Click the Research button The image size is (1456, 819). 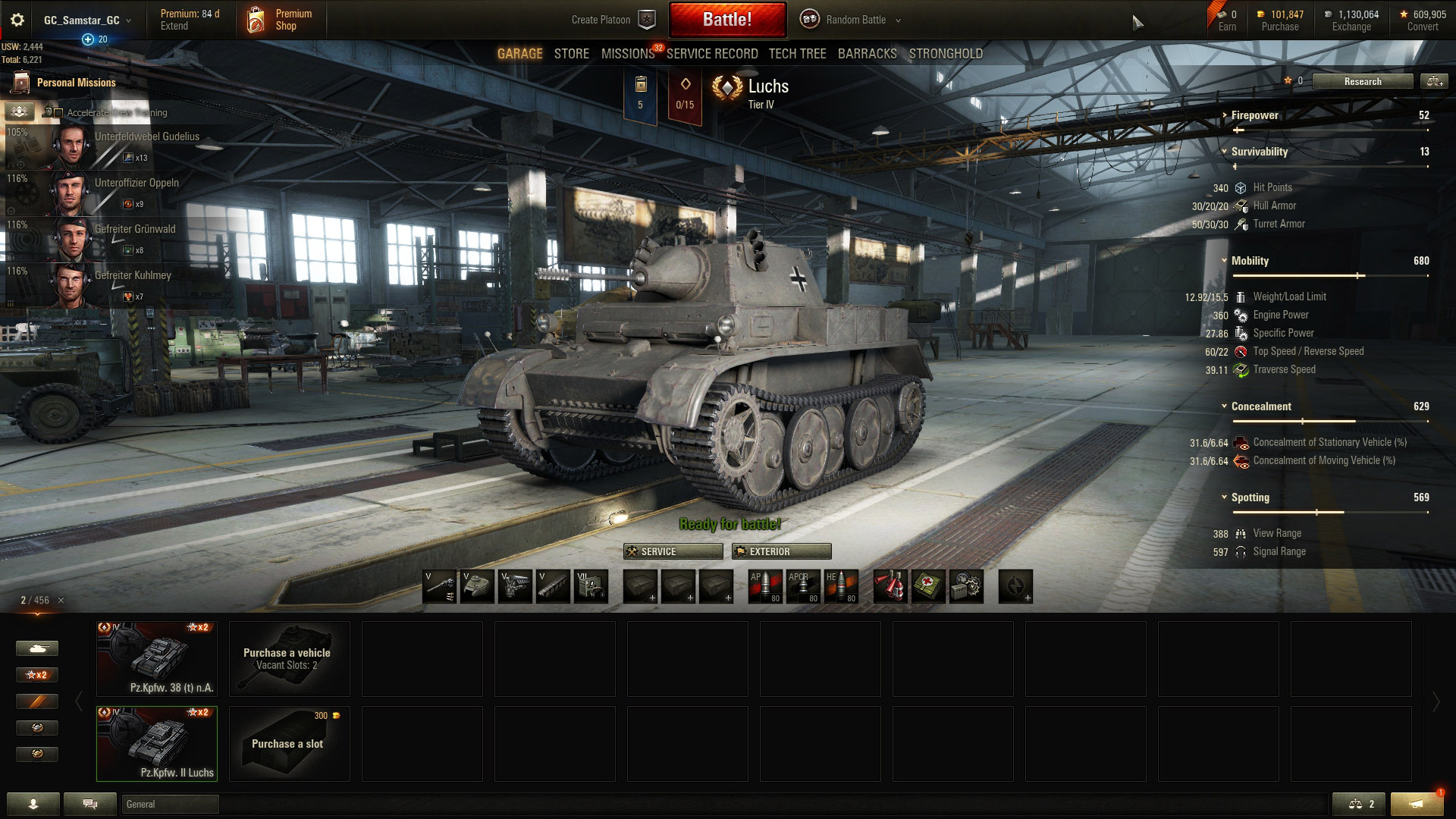coord(1362,82)
